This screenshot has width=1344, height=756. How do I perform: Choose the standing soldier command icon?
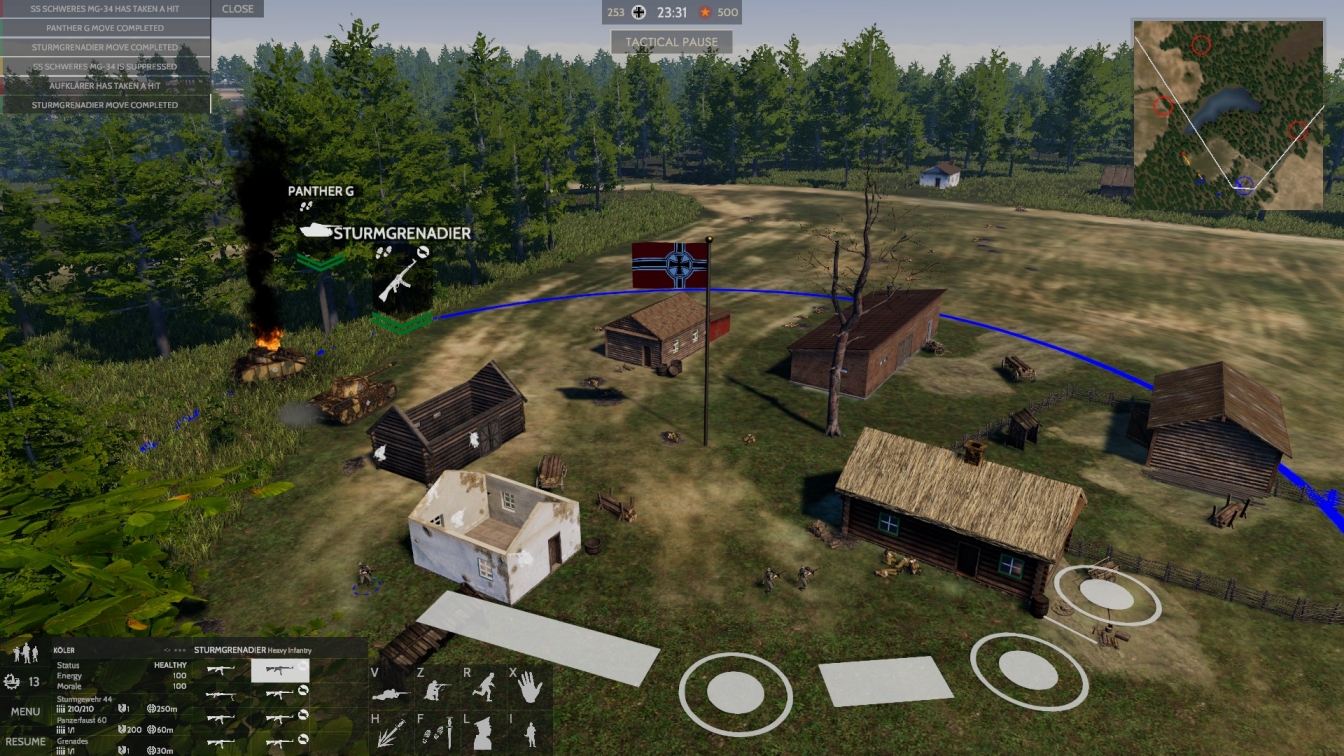pos(529,735)
